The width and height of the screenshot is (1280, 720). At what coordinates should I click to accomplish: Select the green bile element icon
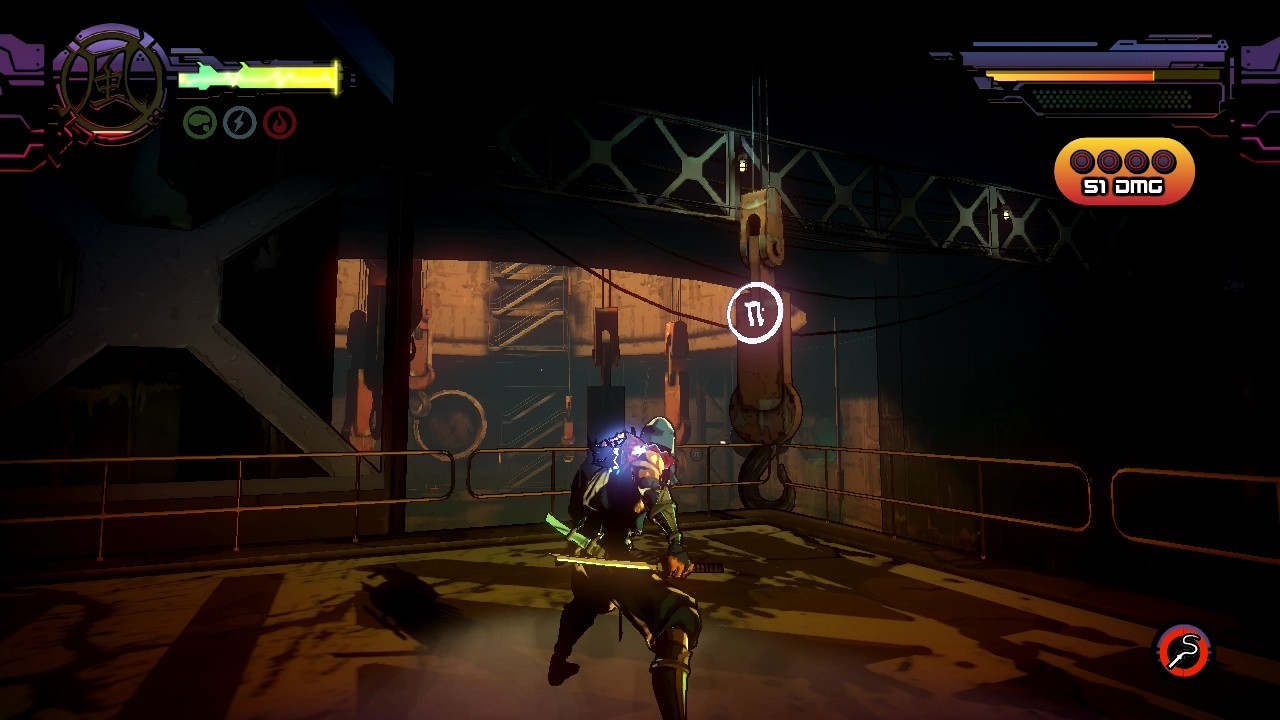click(x=200, y=123)
